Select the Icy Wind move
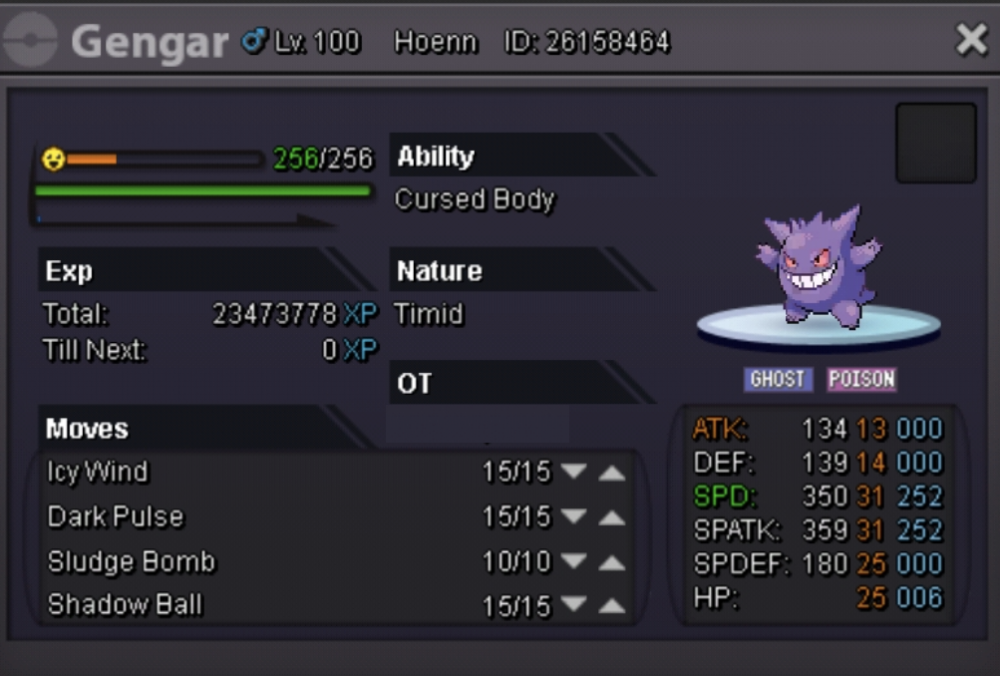This screenshot has height=676, width=1000. tap(98, 472)
